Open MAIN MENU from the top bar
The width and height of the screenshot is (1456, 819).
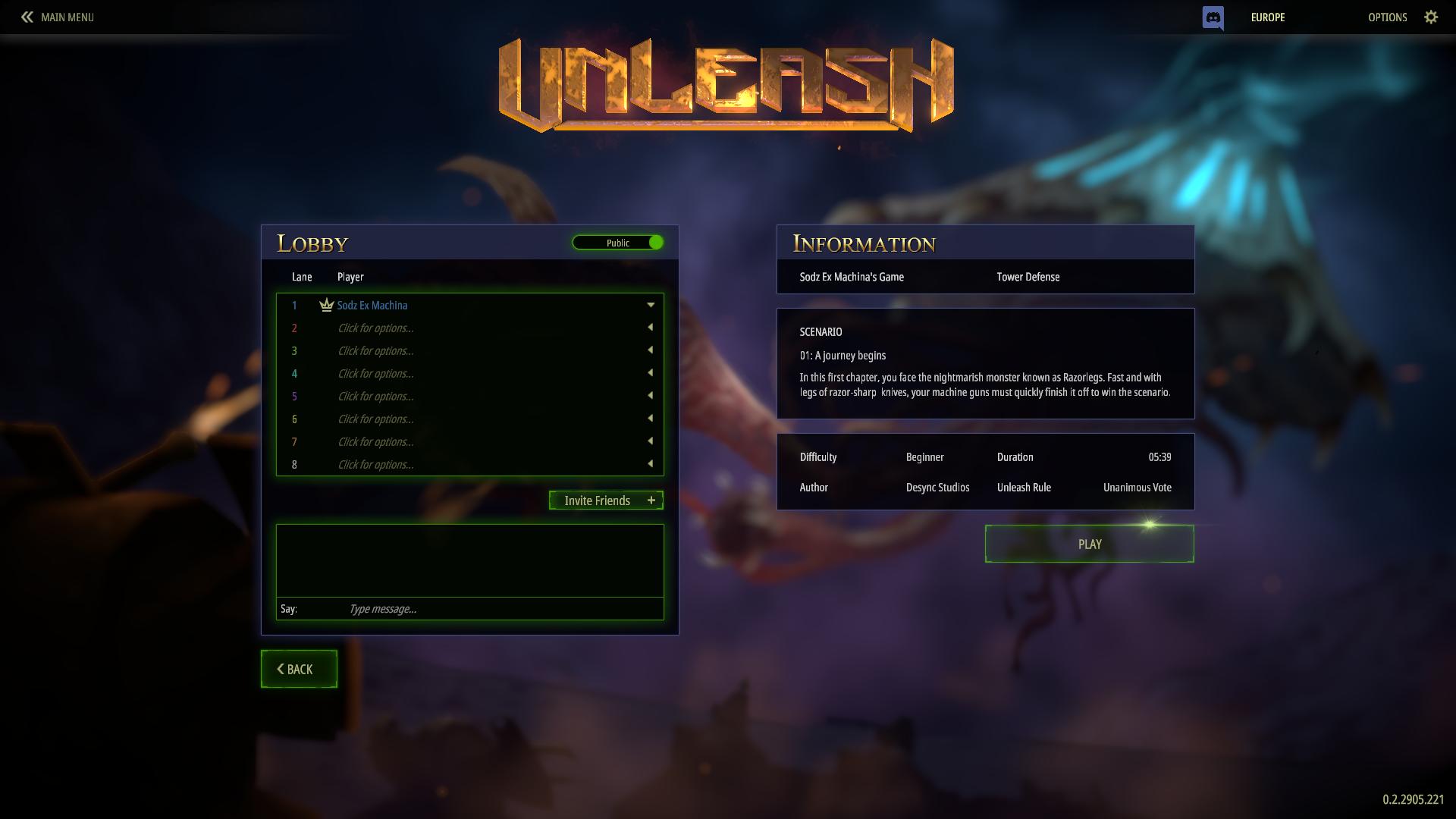tap(67, 17)
